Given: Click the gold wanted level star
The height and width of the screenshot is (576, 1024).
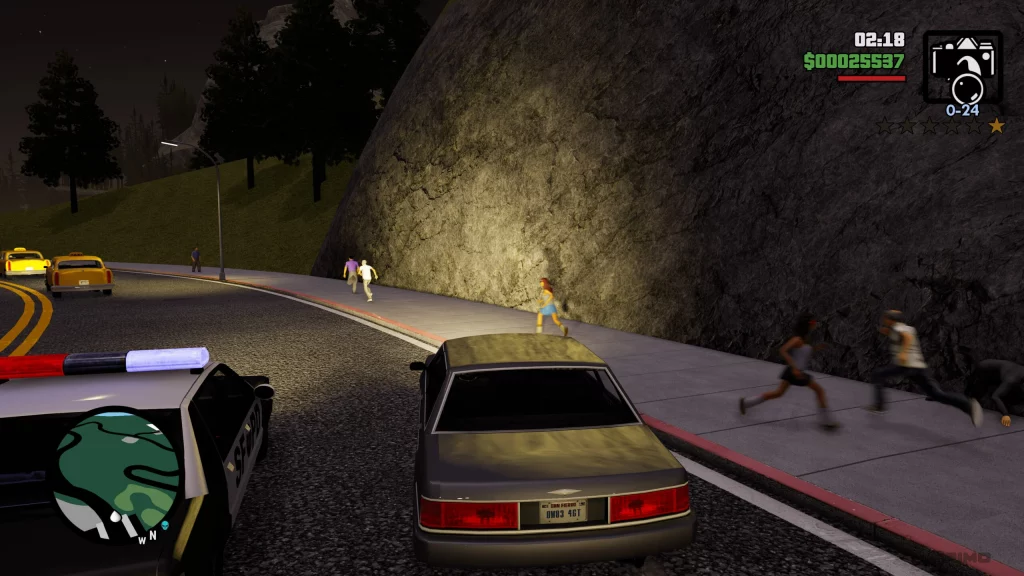Looking at the screenshot, I should coord(996,126).
